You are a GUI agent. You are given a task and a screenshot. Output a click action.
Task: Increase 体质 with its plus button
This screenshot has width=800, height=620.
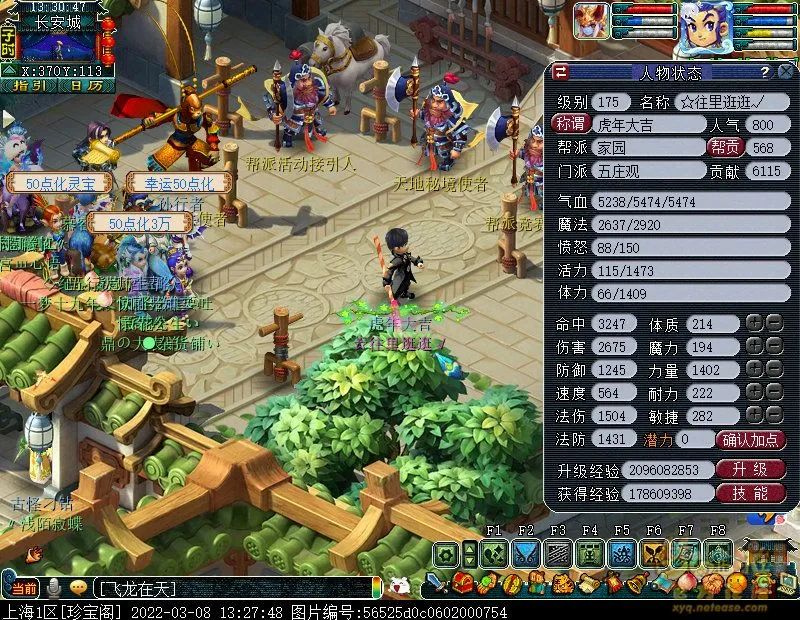click(x=754, y=323)
